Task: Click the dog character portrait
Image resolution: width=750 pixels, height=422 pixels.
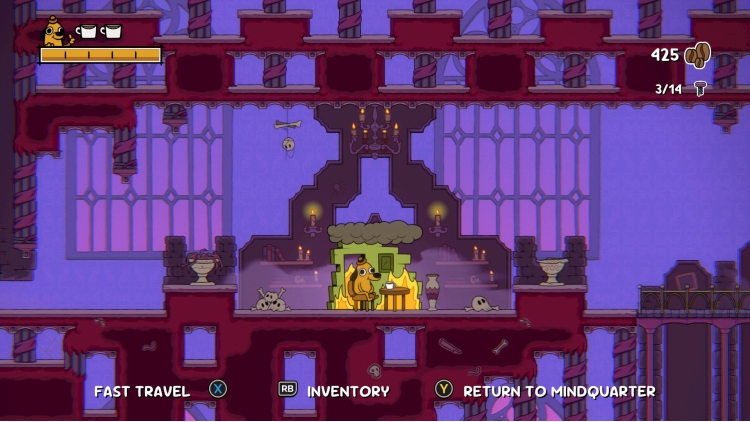Action: (x=54, y=31)
